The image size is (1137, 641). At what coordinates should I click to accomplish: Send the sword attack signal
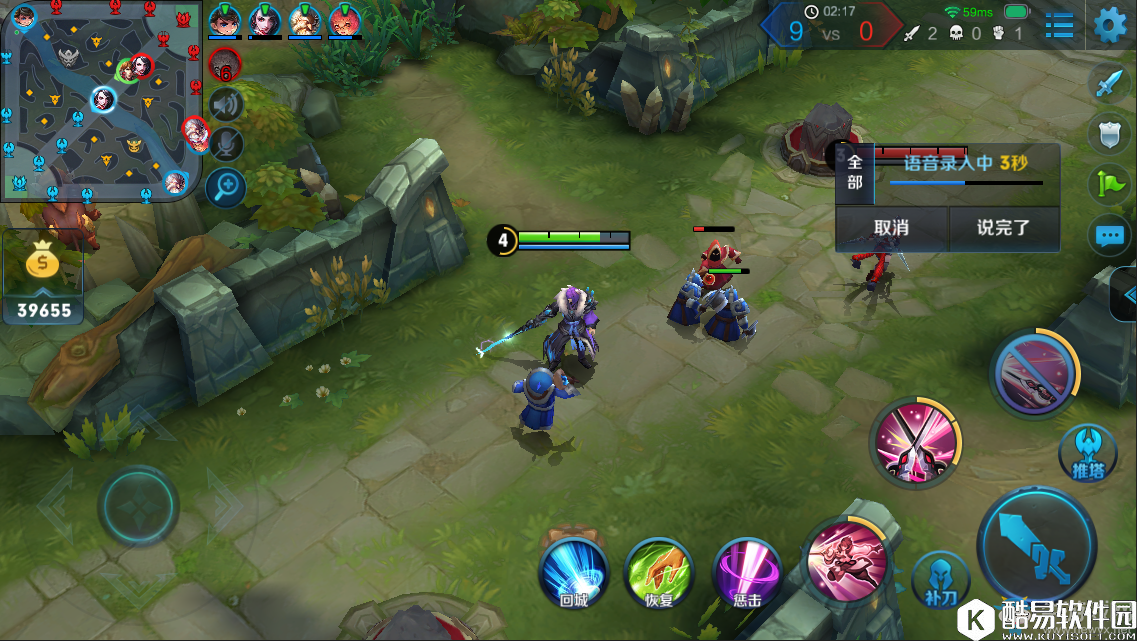click(x=1110, y=82)
